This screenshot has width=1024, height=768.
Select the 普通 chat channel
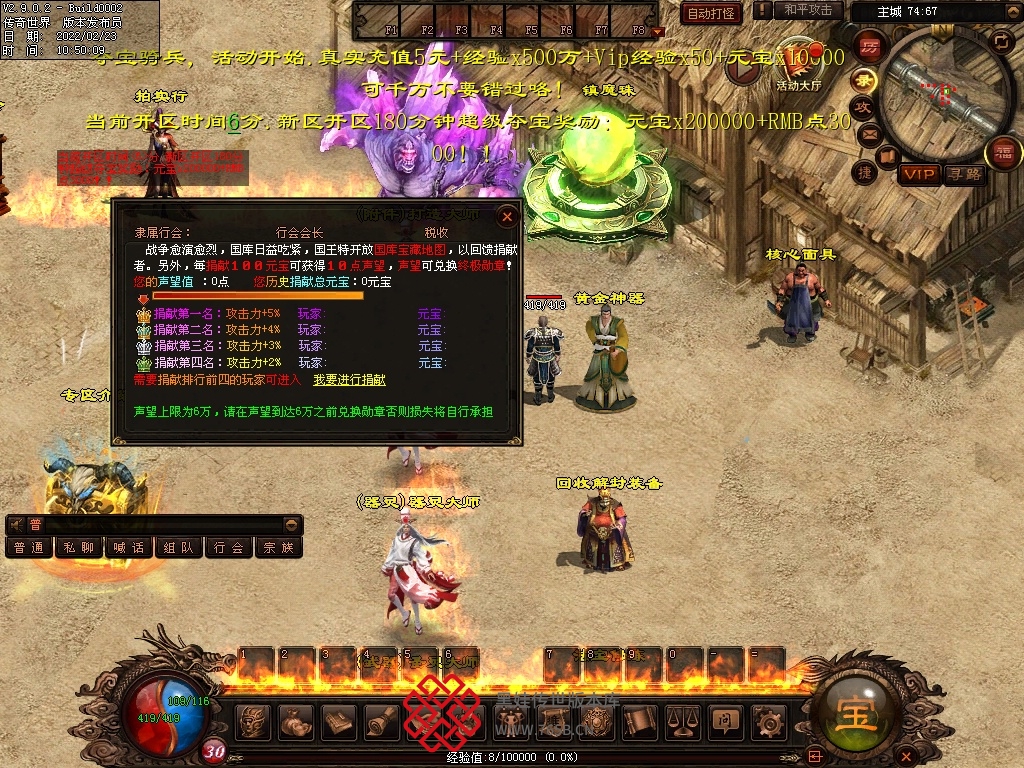coord(29,548)
